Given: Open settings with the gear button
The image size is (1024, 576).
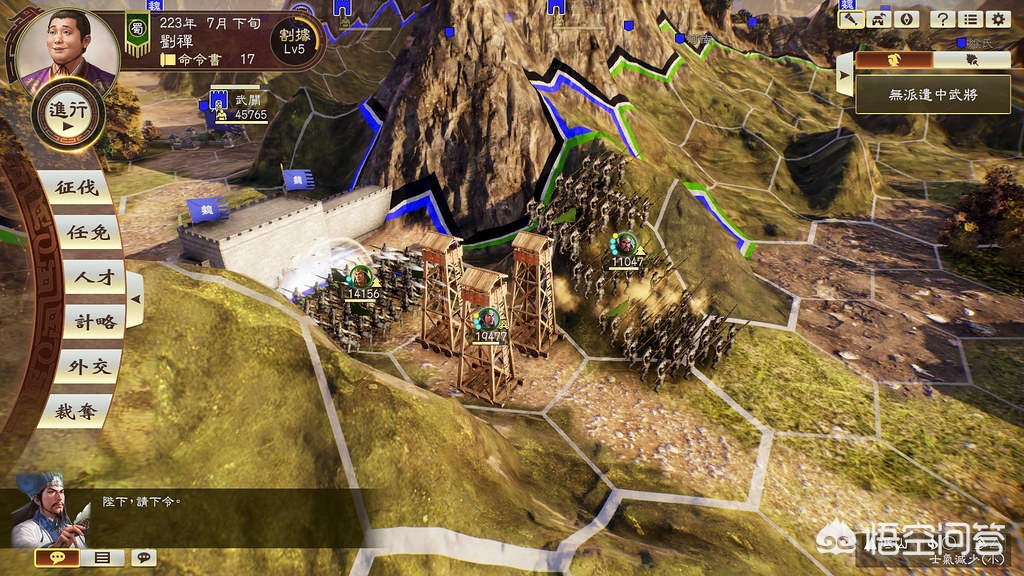Looking at the screenshot, I should (997, 18).
